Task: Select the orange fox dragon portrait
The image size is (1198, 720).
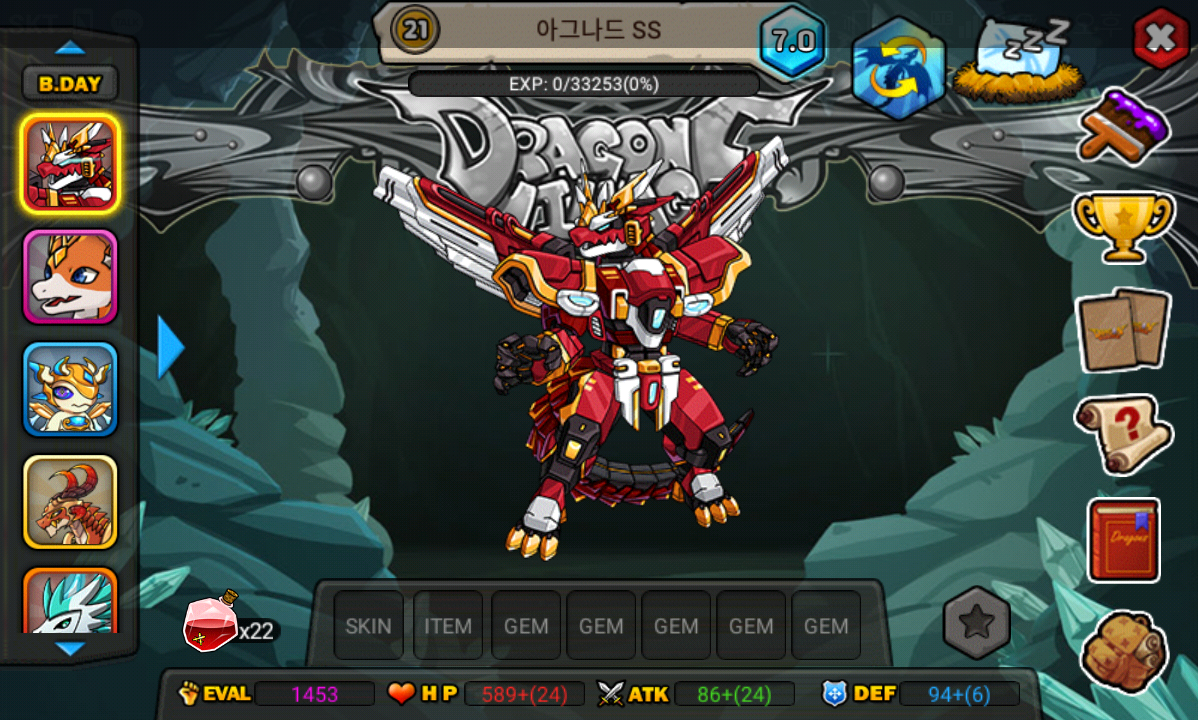Action: [70, 277]
